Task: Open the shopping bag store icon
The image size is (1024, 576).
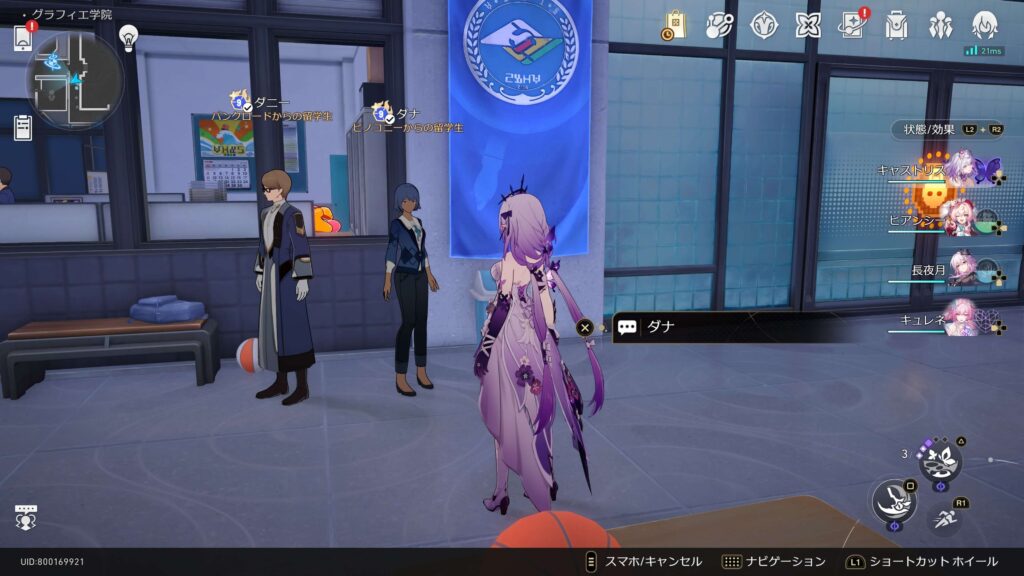Action: pos(673,25)
